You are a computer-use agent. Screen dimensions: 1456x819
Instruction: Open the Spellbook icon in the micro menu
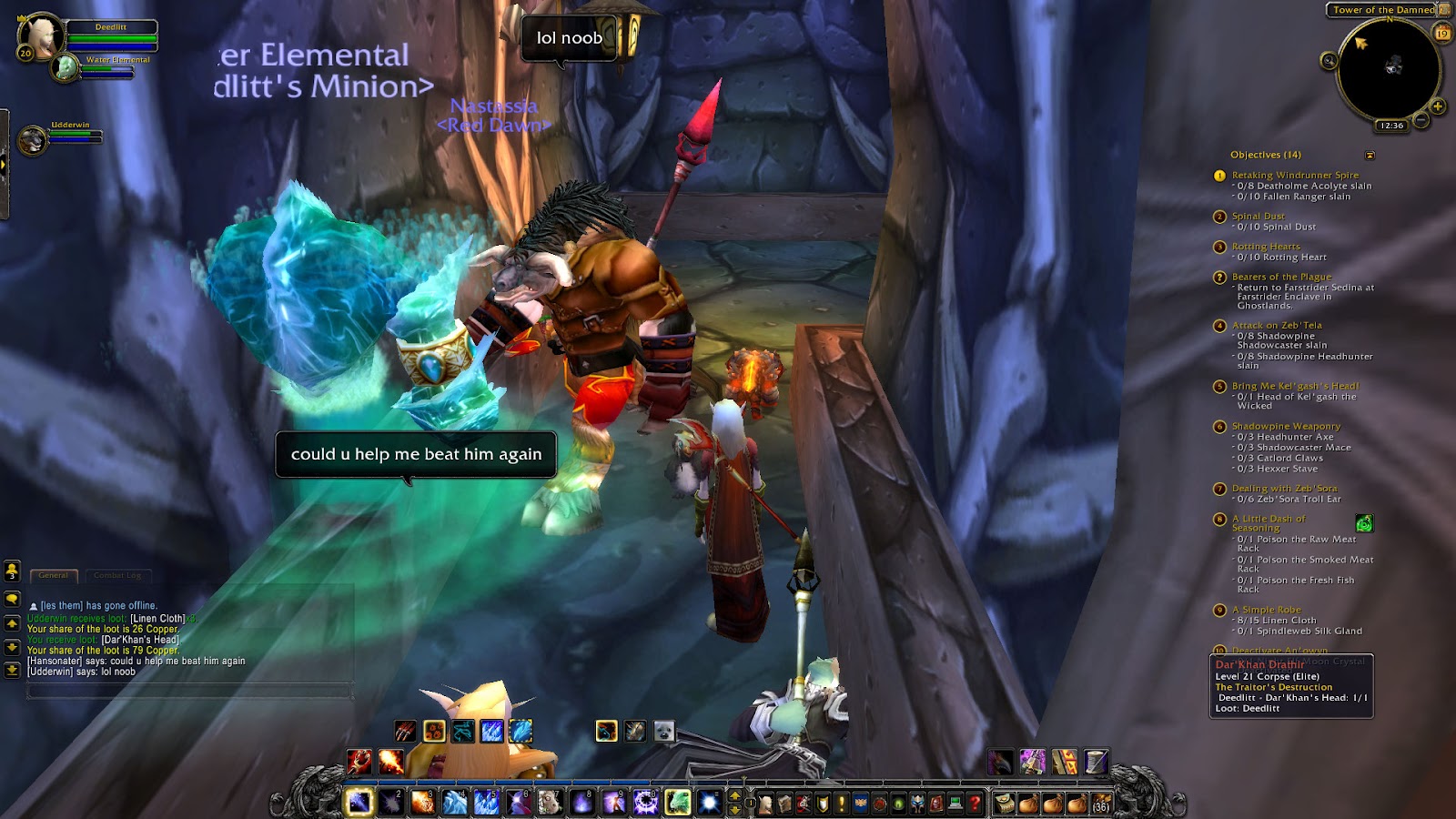(x=784, y=803)
